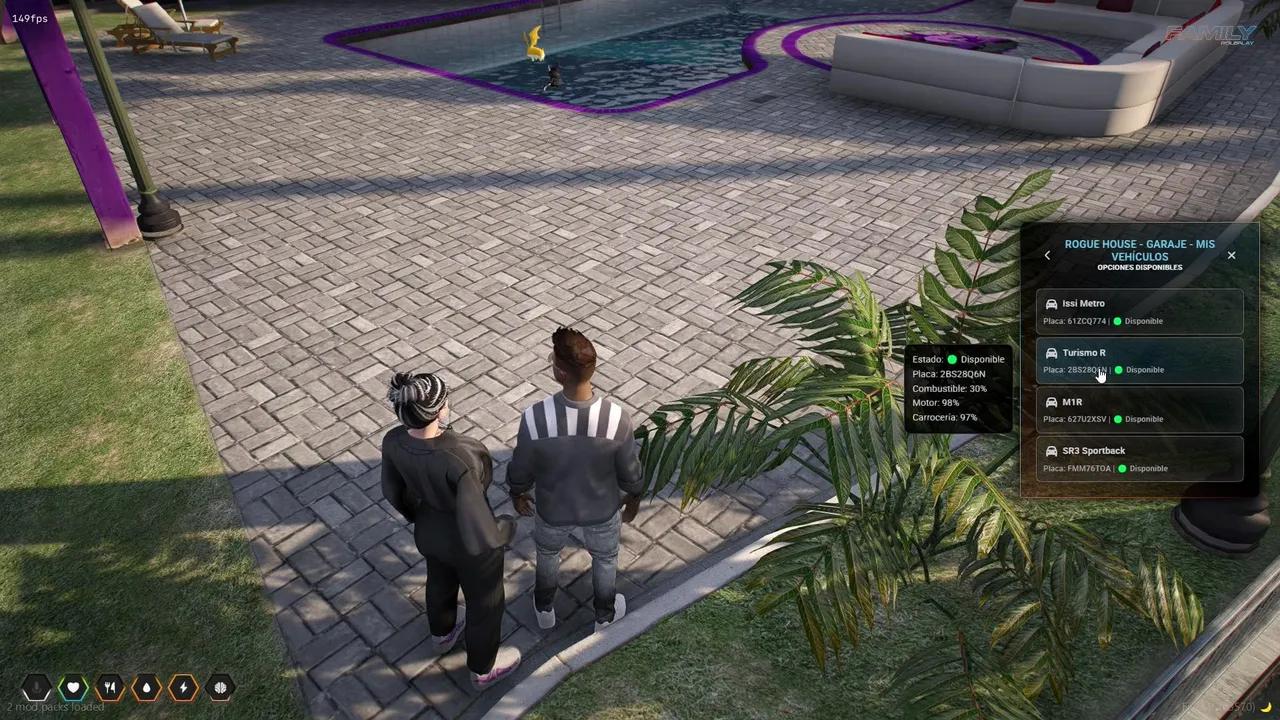Open the Issi Metro vehicle entry
This screenshot has width=1280, height=720.
click(x=1140, y=311)
